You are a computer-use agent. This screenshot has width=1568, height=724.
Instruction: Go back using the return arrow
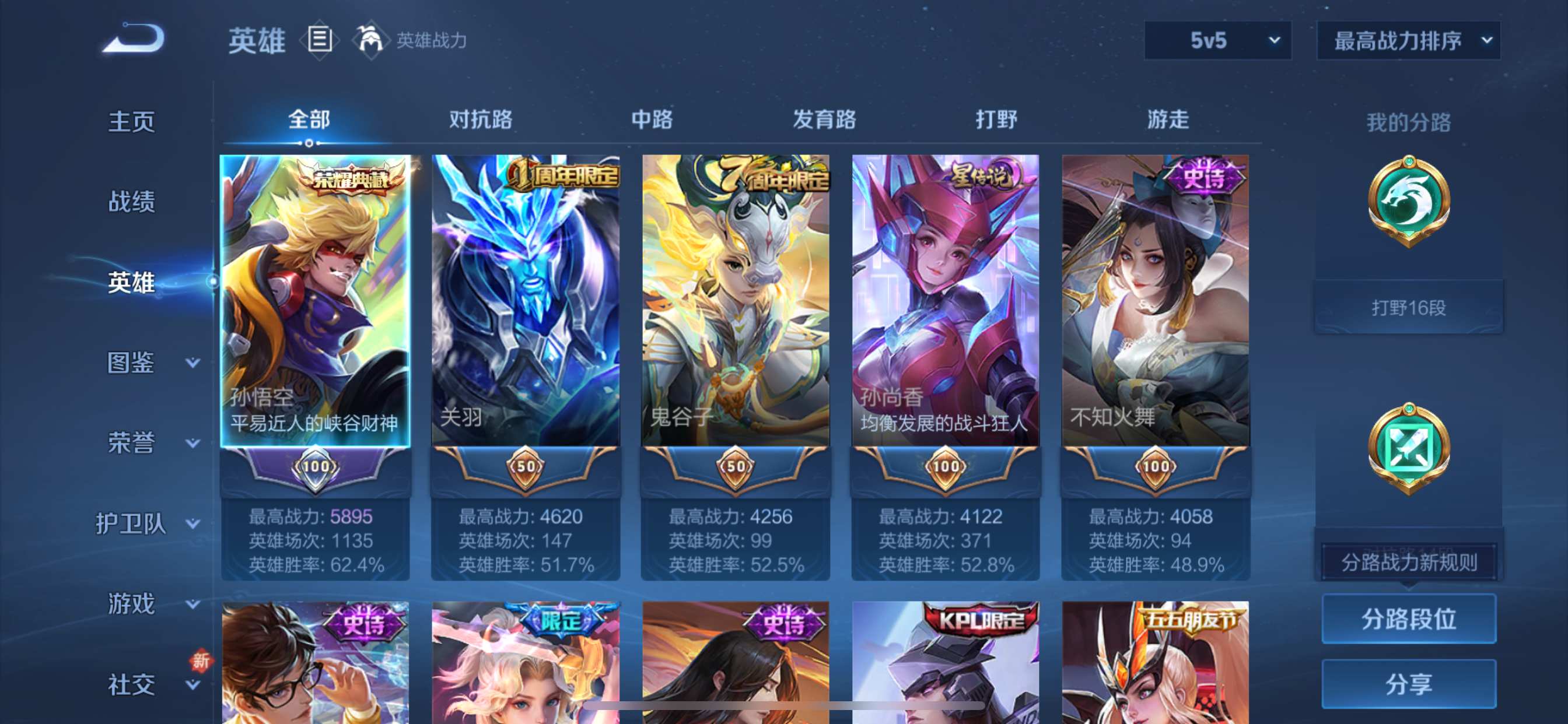[134, 38]
